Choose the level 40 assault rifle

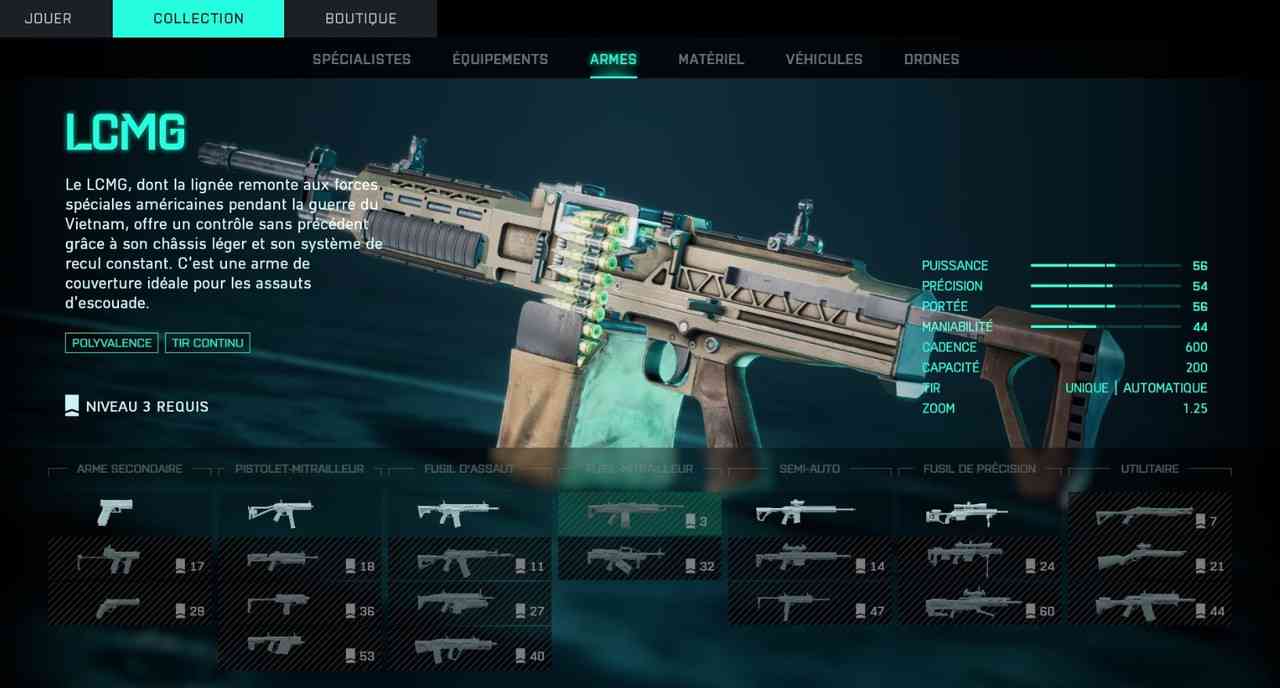[469, 649]
